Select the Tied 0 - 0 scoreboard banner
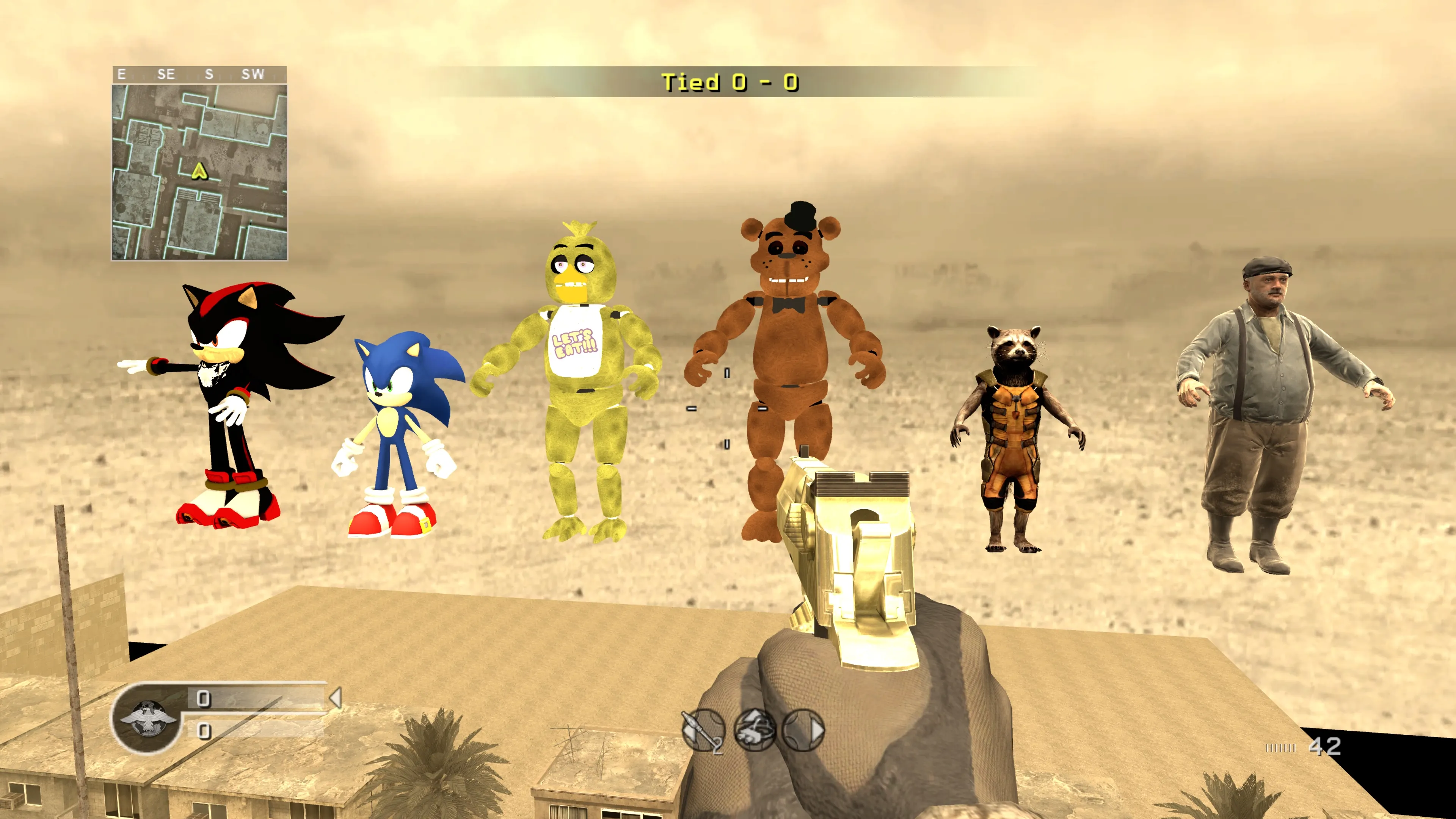The width and height of the screenshot is (1456, 819). point(728,82)
